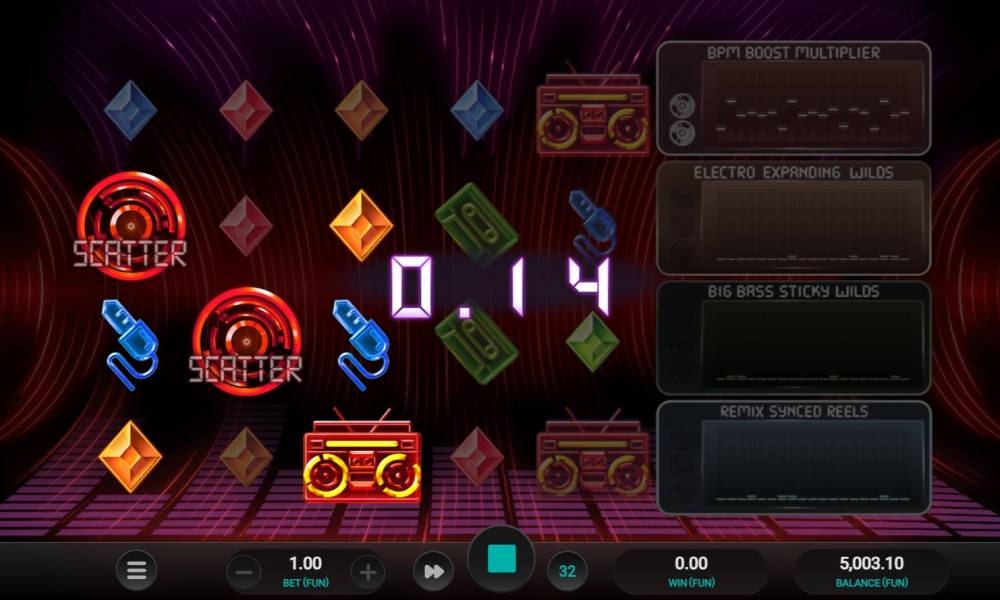Screen dimensions: 1000x600
Task: Decrease the bet with the minus button
Action: tap(244, 572)
